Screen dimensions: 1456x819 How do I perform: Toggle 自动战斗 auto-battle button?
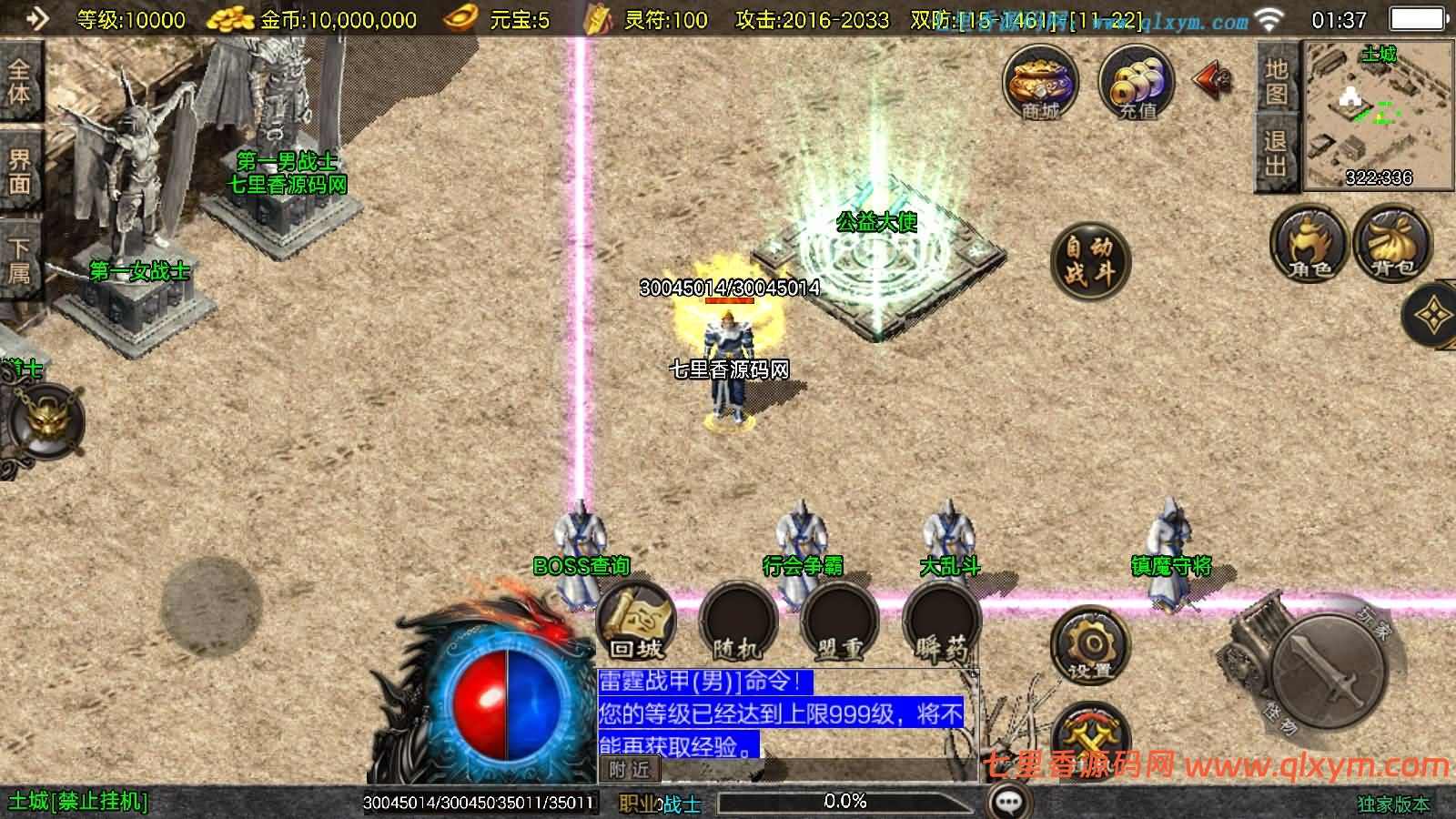coord(1089,259)
